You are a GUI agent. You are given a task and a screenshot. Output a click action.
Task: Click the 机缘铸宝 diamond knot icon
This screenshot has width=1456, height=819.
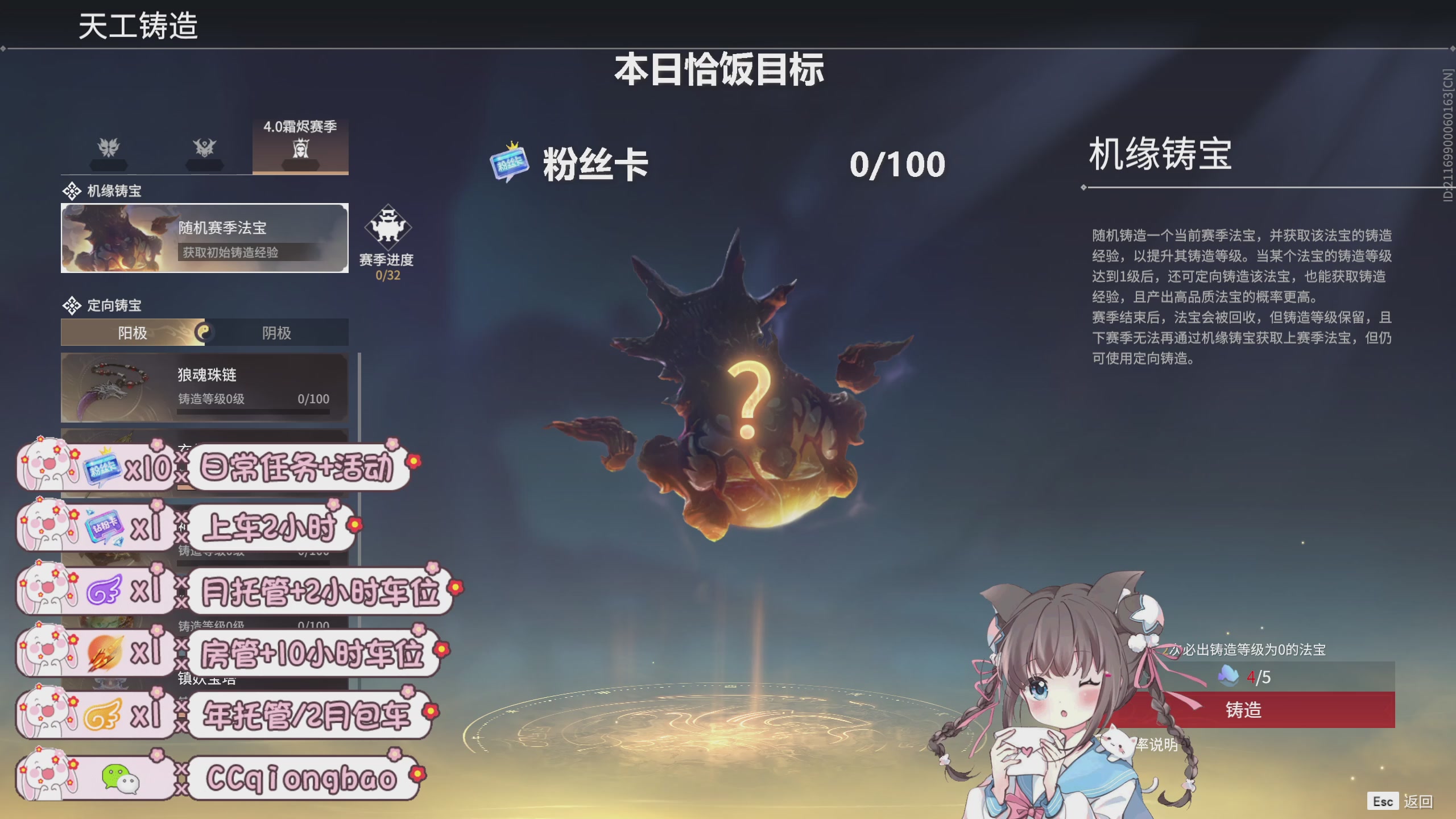point(73,191)
